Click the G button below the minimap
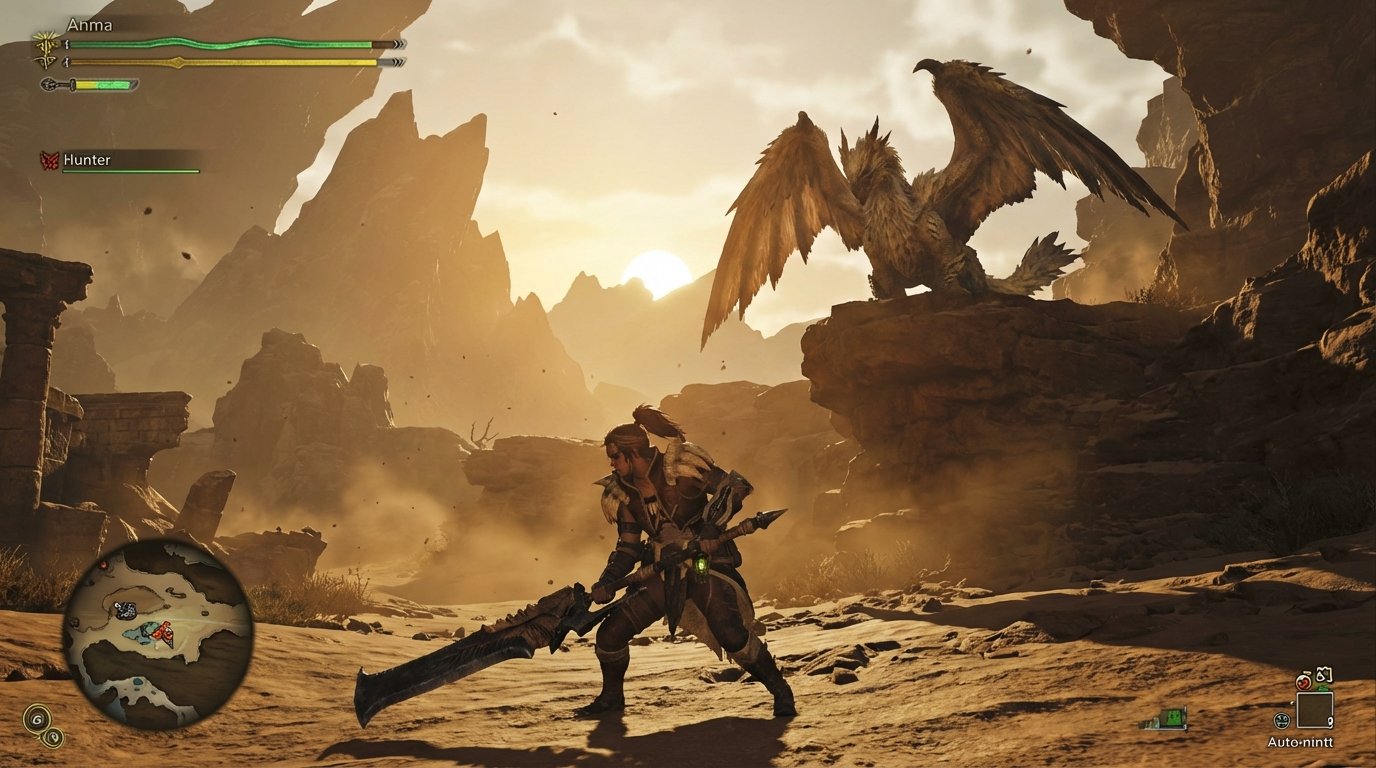 [x=37, y=719]
